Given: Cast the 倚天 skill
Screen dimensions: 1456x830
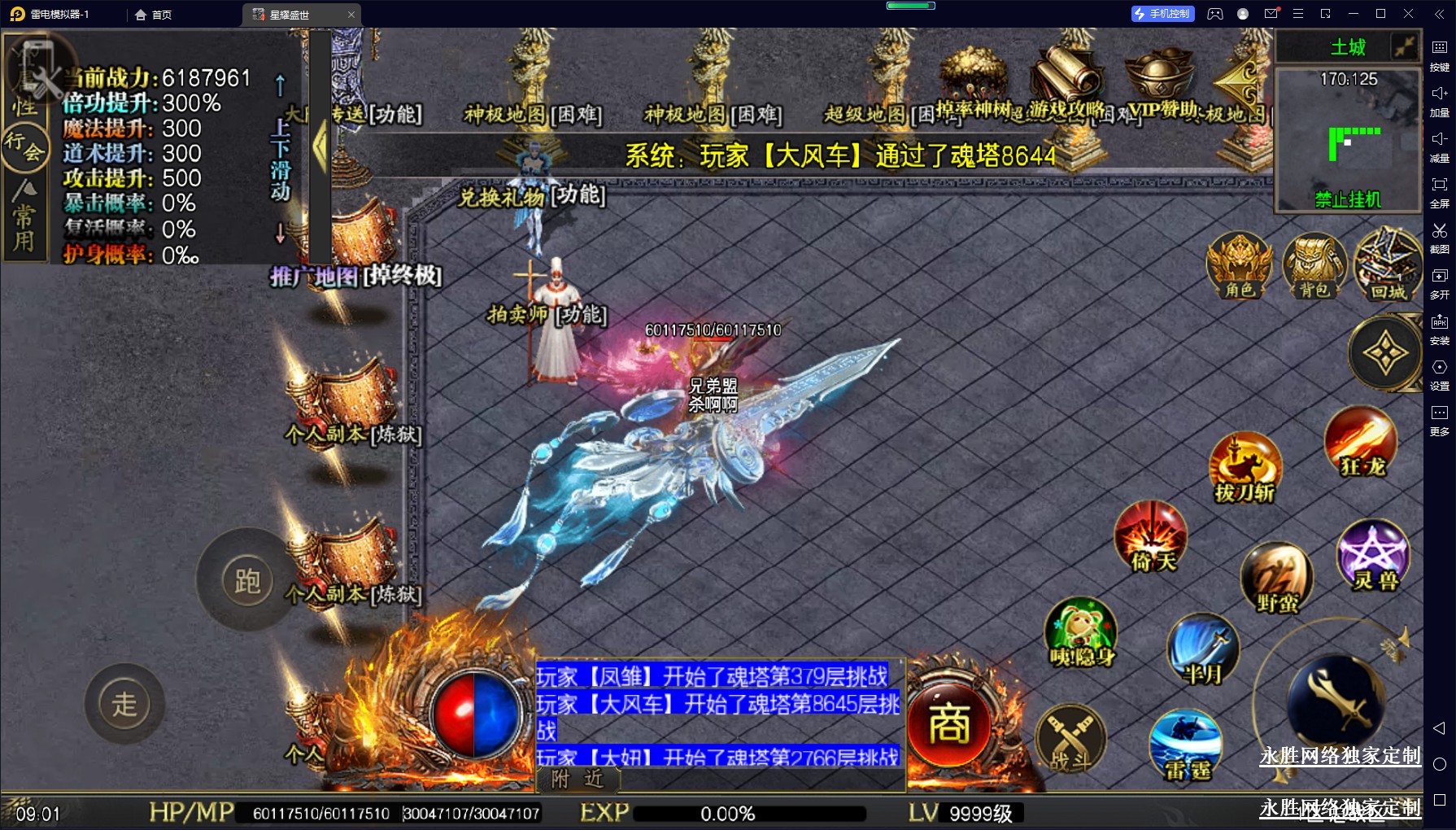Looking at the screenshot, I should 1151,535.
